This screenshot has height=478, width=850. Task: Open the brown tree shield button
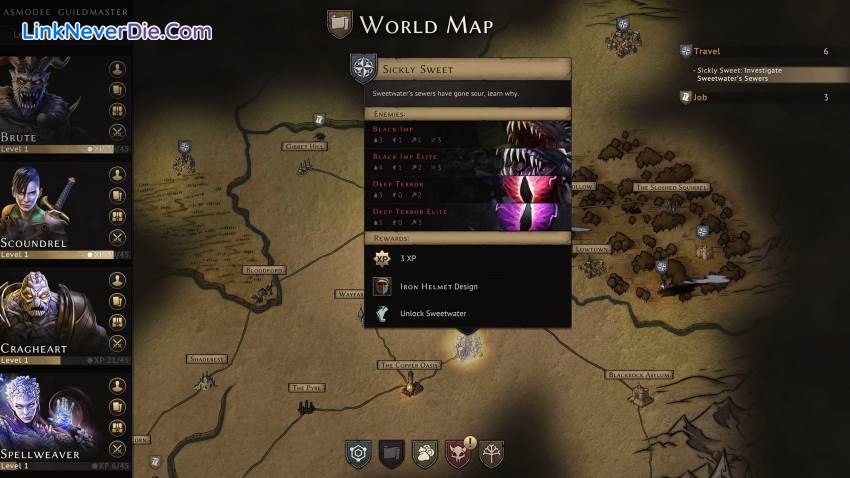[x=492, y=454]
